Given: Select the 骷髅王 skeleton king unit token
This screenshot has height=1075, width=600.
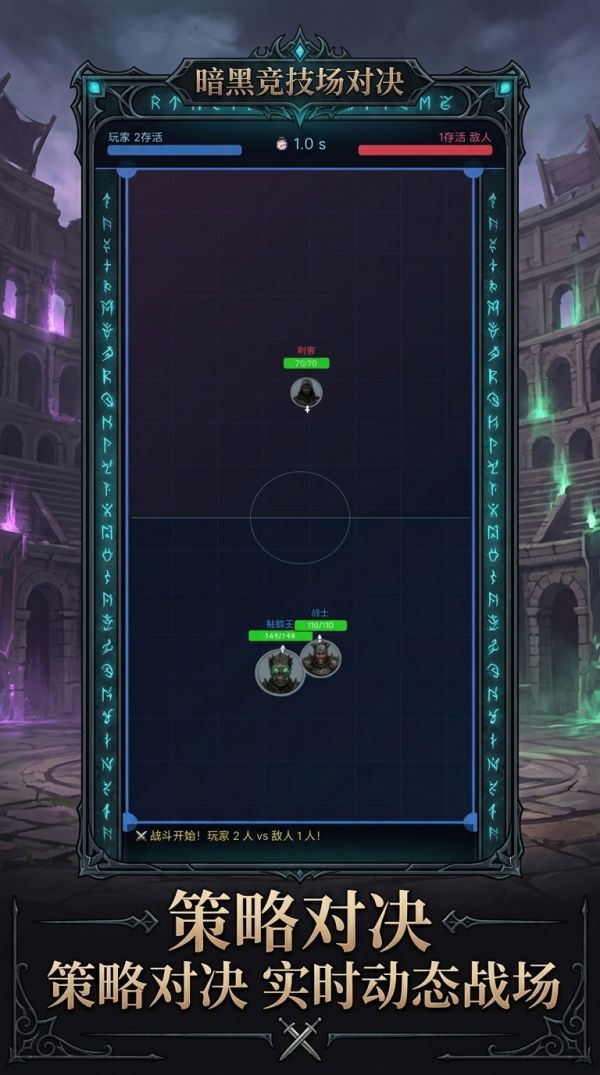Looking at the screenshot, I should pos(278,671).
